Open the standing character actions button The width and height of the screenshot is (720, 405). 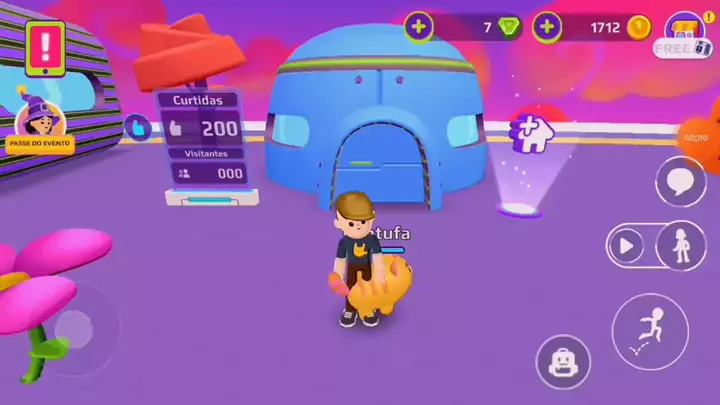coord(682,245)
